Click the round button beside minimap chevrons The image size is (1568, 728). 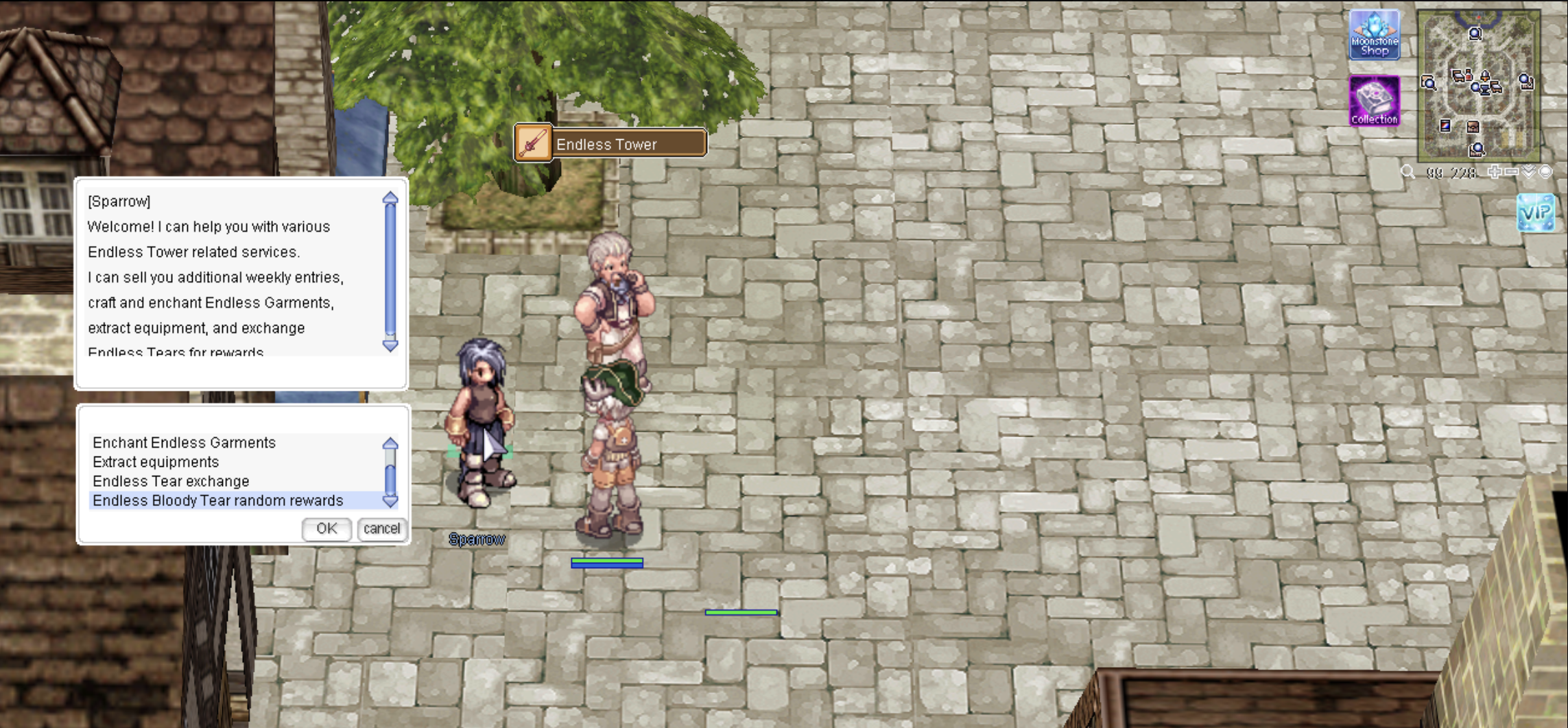[x=1545, y=172]
